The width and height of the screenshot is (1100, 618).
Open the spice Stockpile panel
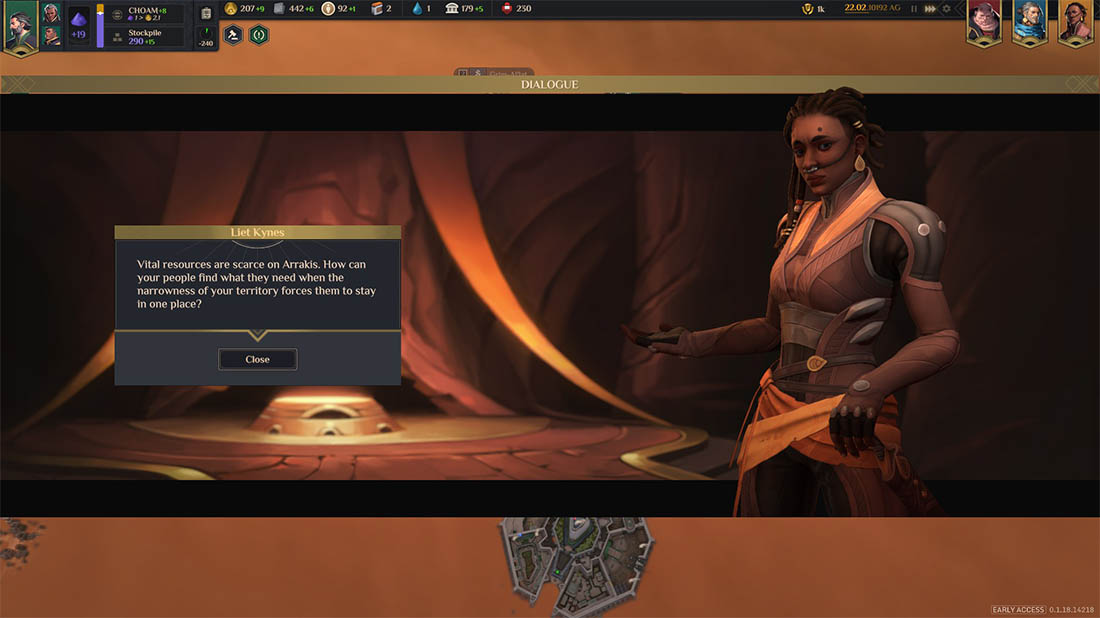coord(146,37)
